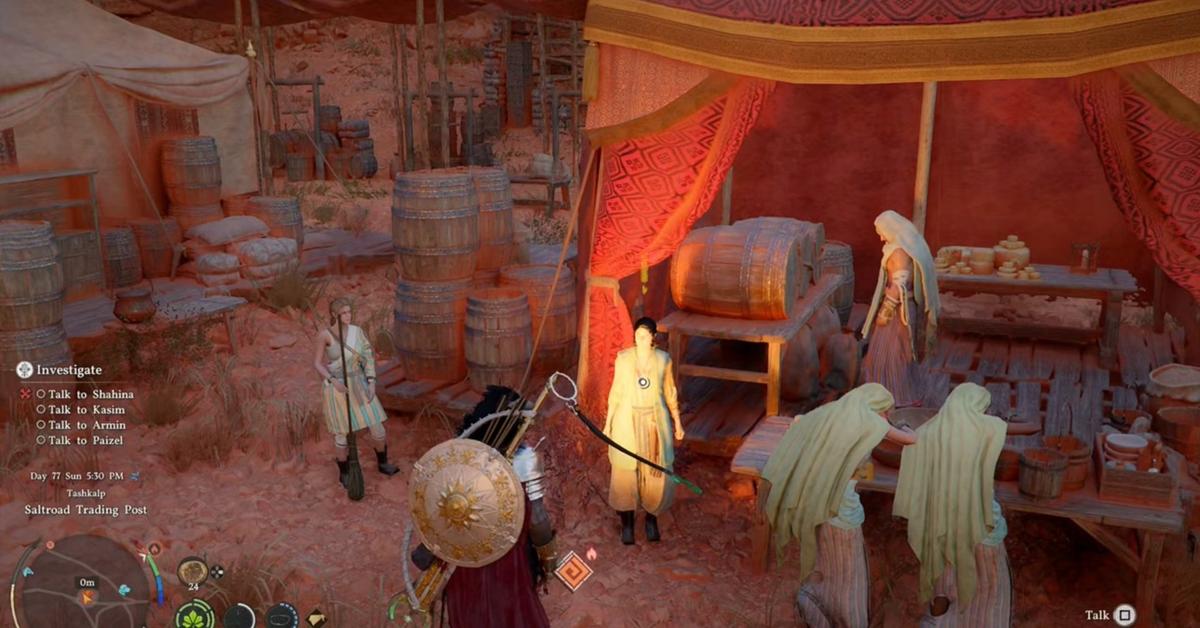Screen dimensions: 1200x628
Task: Pick the Talk to Paizel objective
Action: [85, 440]
